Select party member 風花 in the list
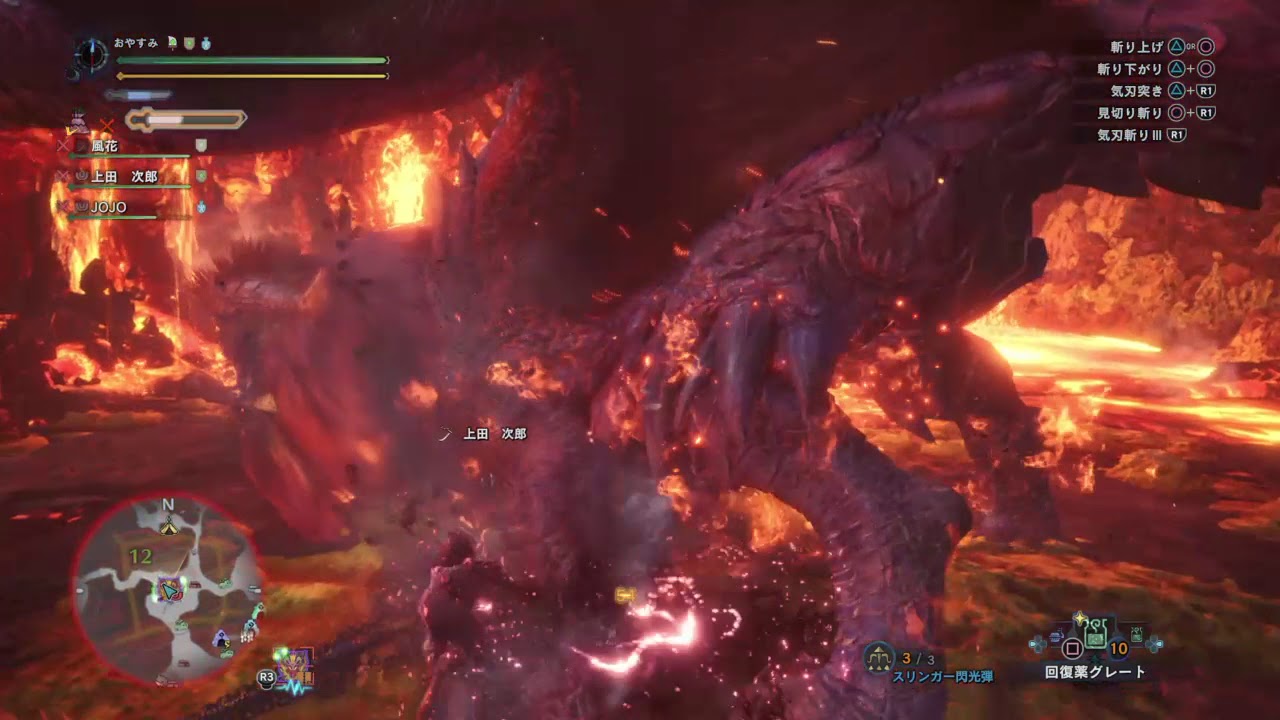 click(105, 146)
